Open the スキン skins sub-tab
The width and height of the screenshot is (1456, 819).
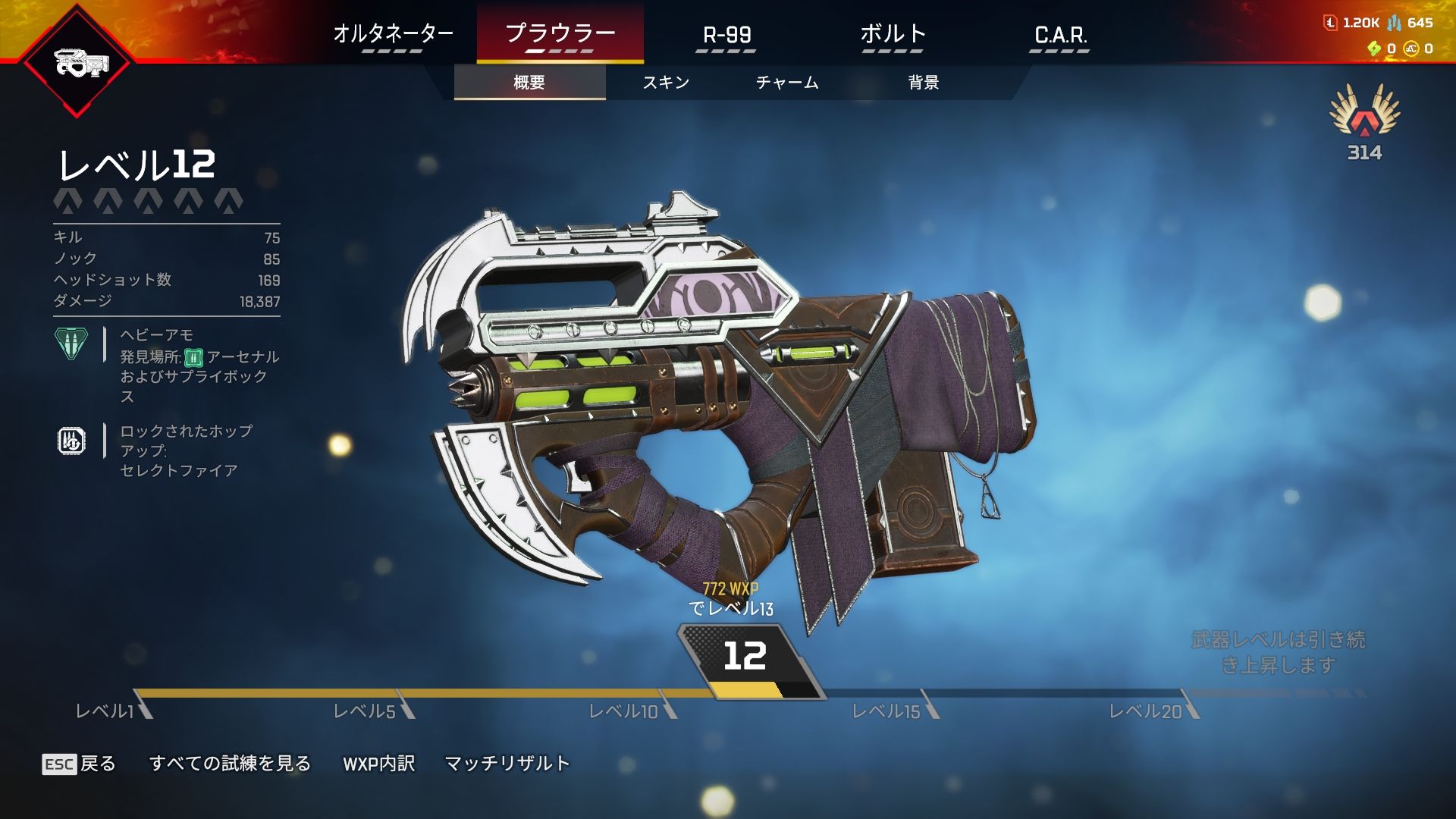(x=666, y=83)
